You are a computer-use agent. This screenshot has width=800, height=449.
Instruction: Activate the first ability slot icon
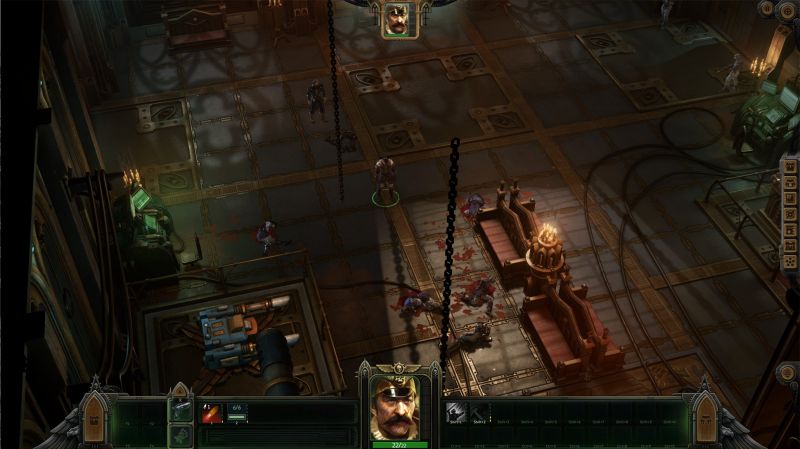455,412
